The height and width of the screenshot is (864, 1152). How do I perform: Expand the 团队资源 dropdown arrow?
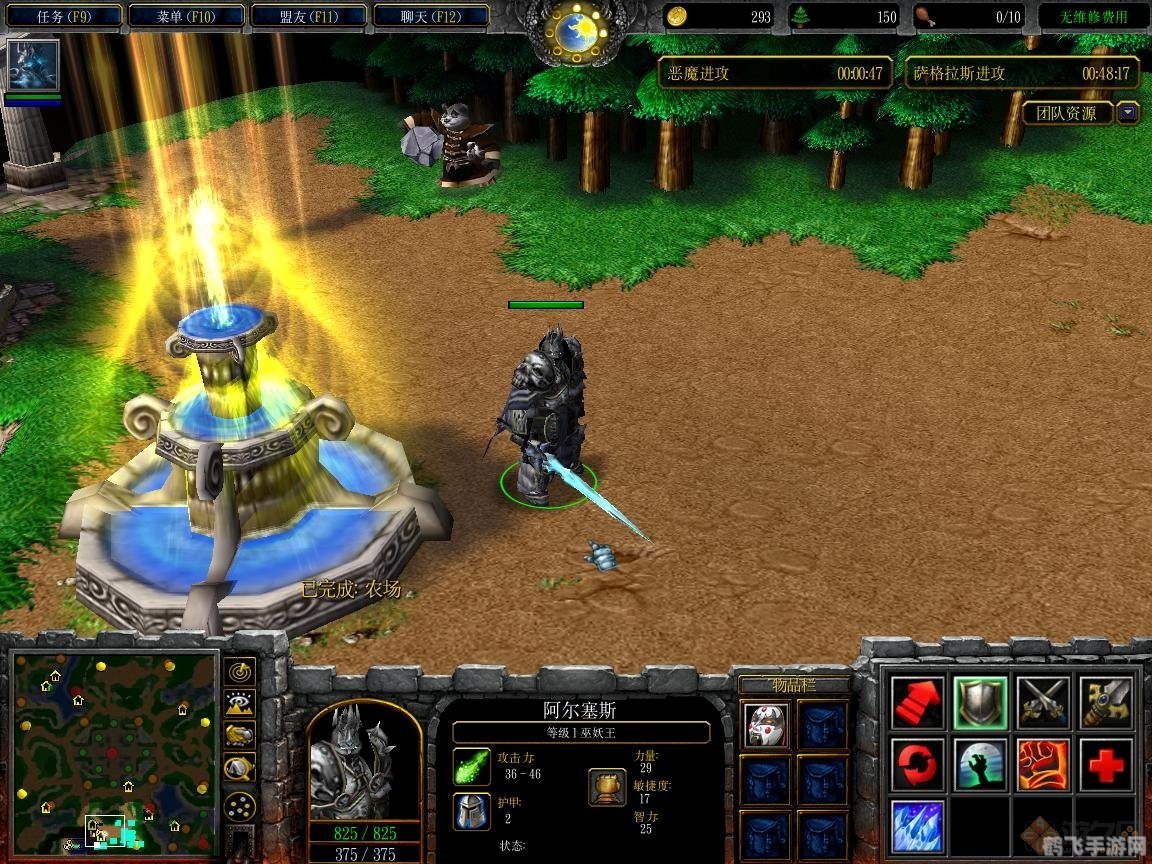click(1128, 113)
